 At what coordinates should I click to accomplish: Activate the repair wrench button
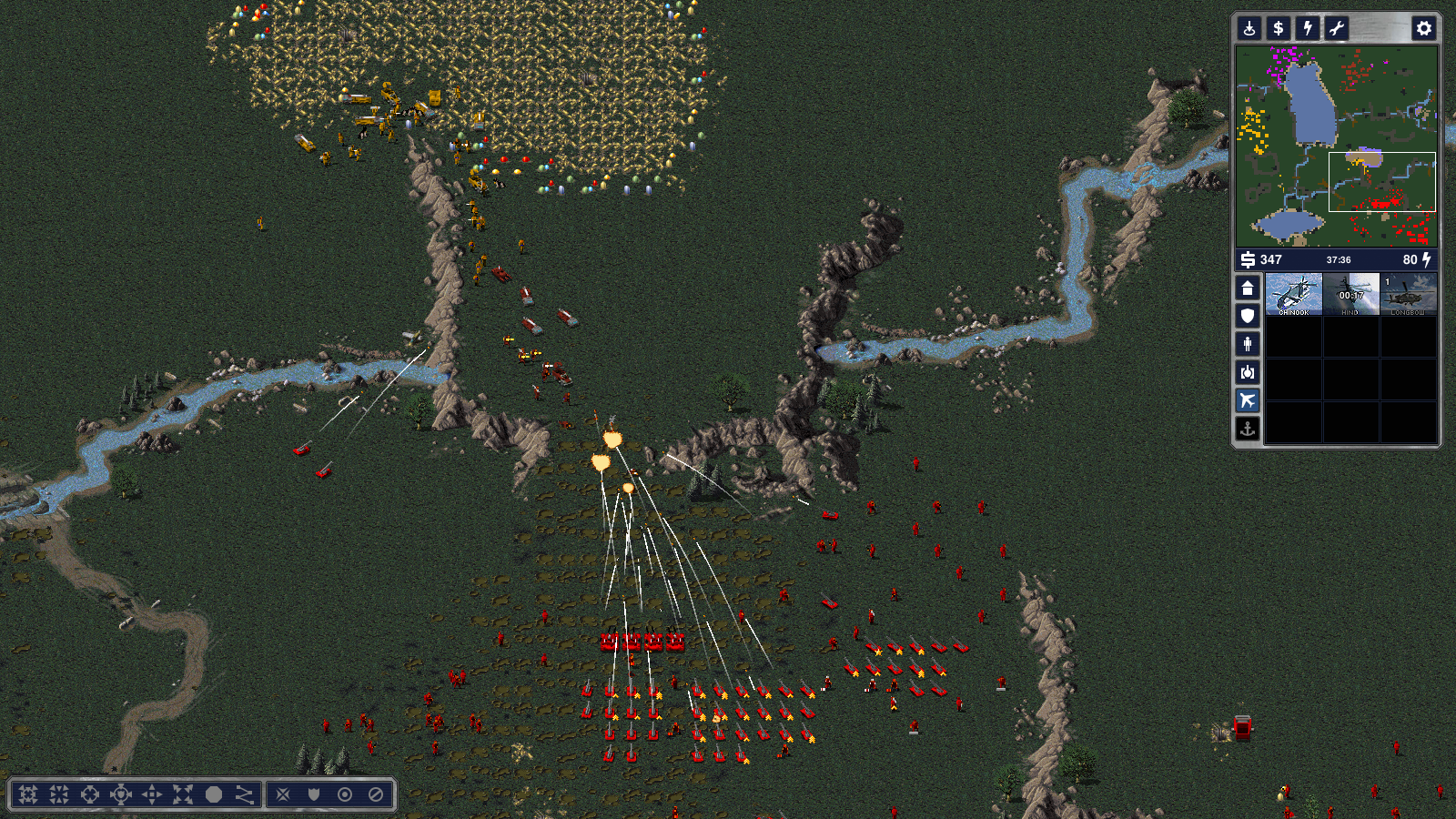(1337, 28)
